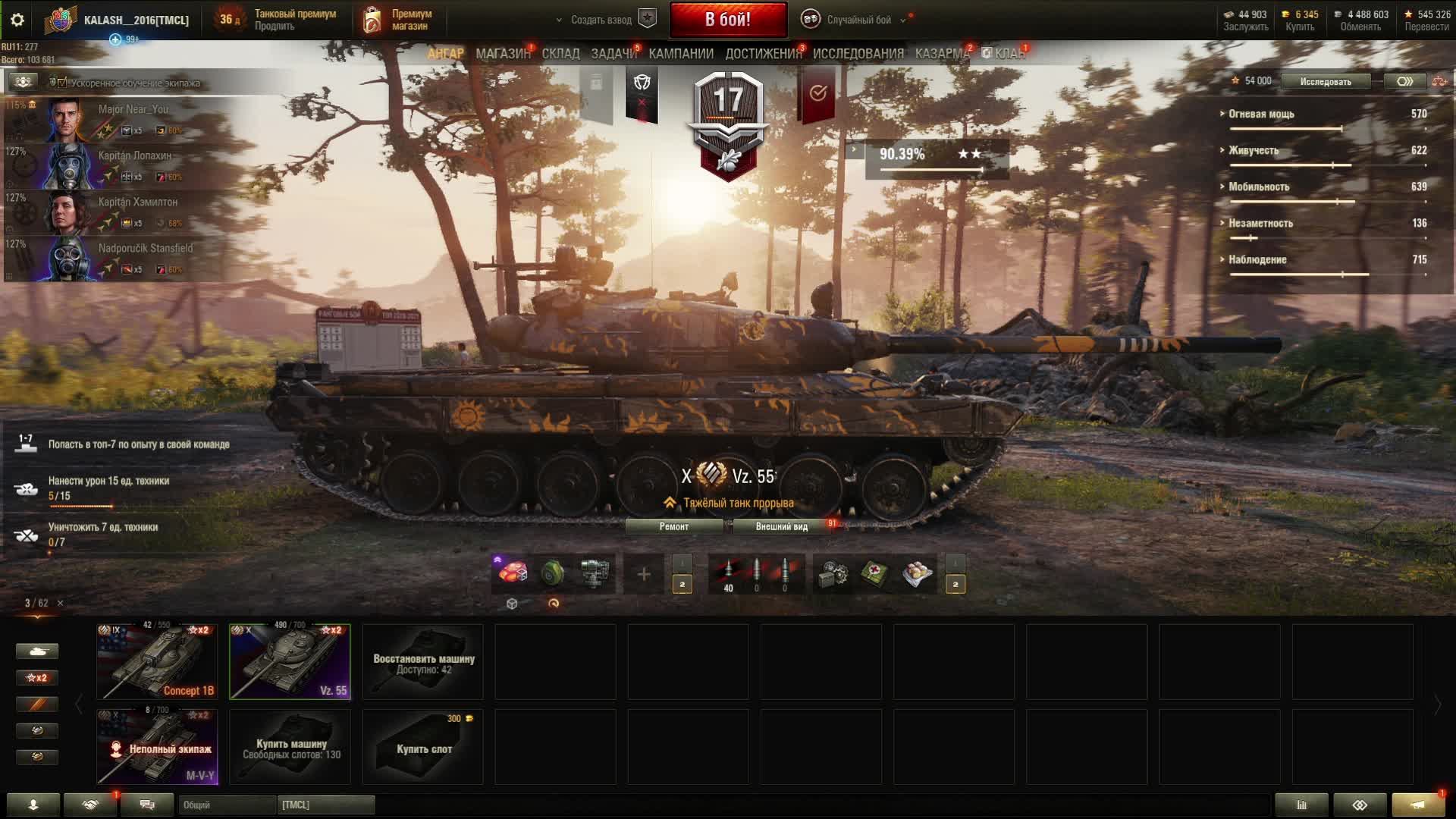This screenshot has width=1456, height=819.
Task: Go to the ЗАДАЧИ tab
Action: pyautogui.click(x=613, y=54)
